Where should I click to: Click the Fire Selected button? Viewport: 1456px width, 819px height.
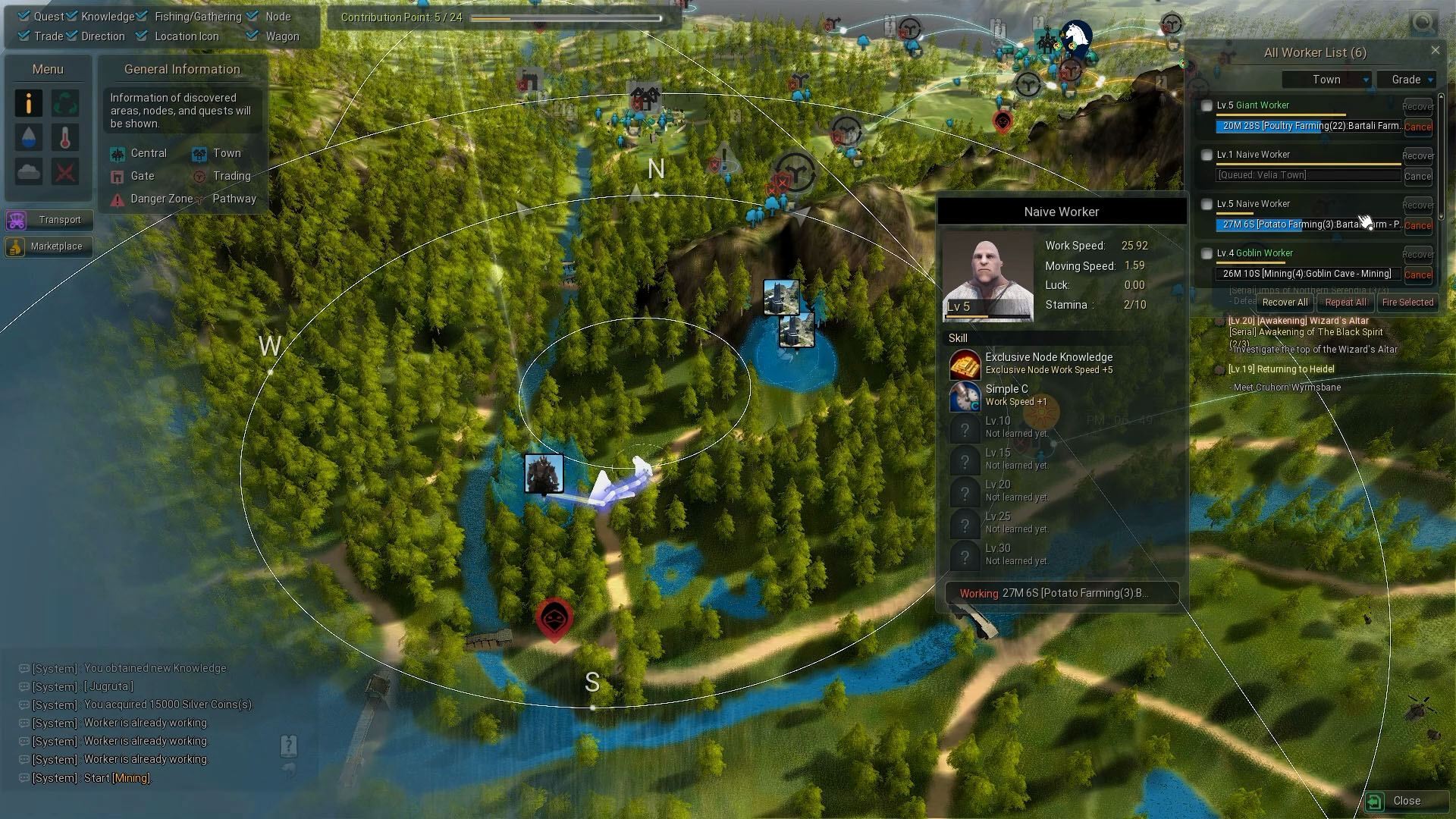(1407, 302)
